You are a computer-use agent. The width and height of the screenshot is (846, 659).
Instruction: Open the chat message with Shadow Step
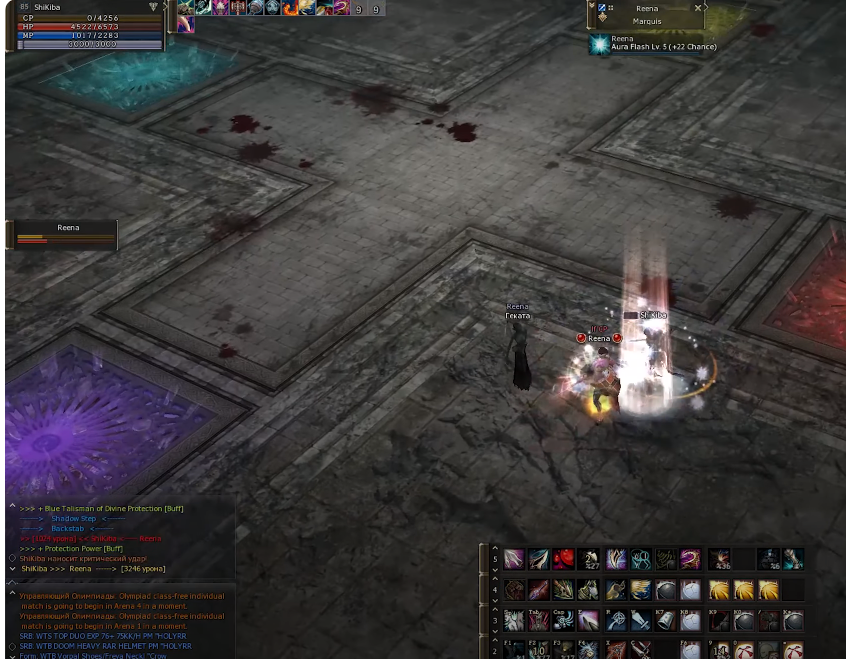73,519
